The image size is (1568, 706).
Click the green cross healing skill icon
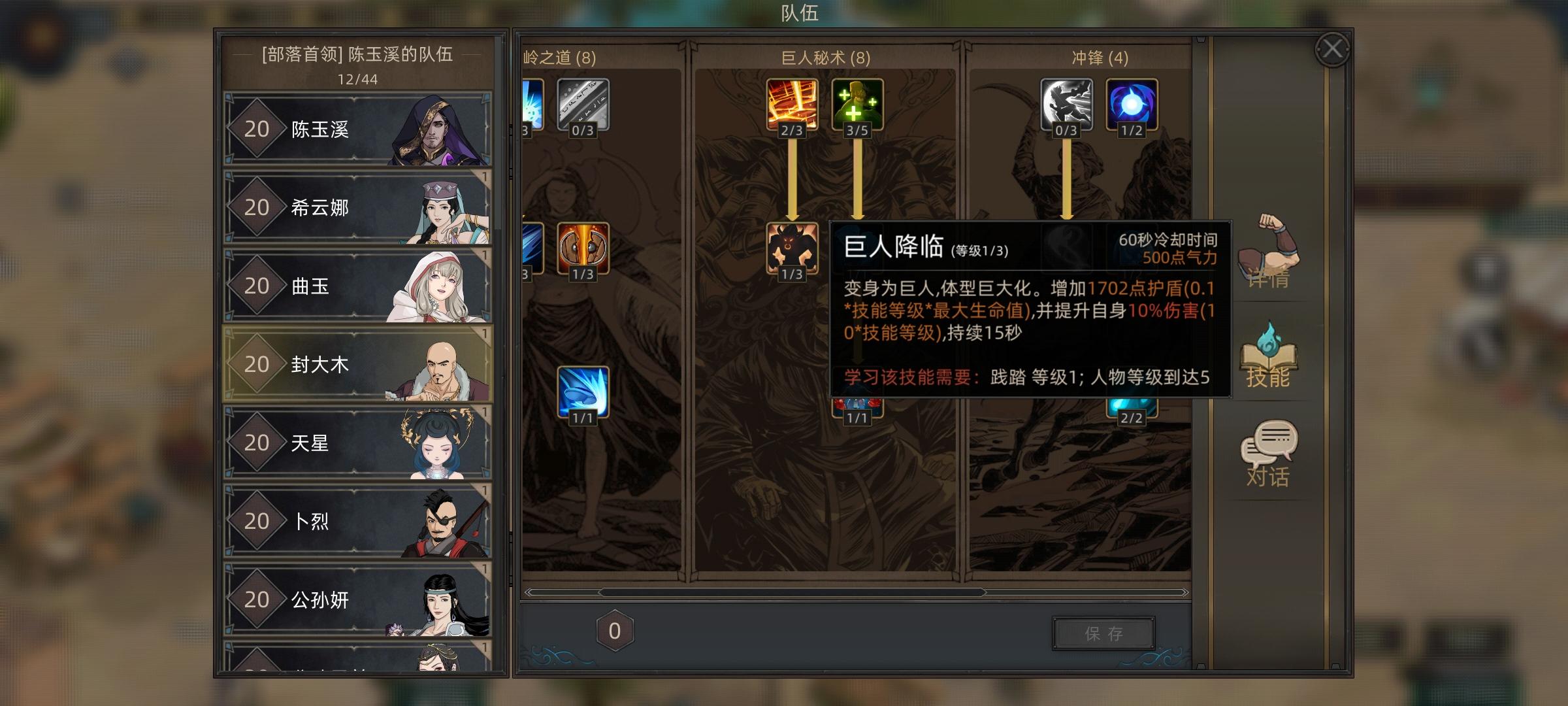pyautogui.click(x=857, y=105)
